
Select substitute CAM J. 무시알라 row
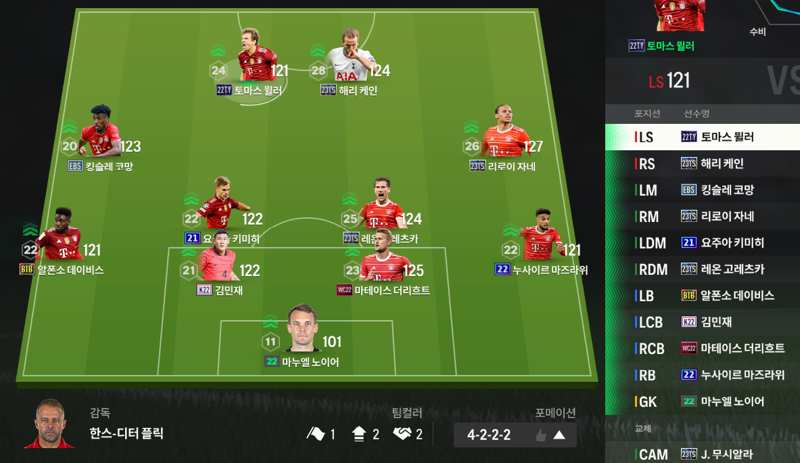702,454
